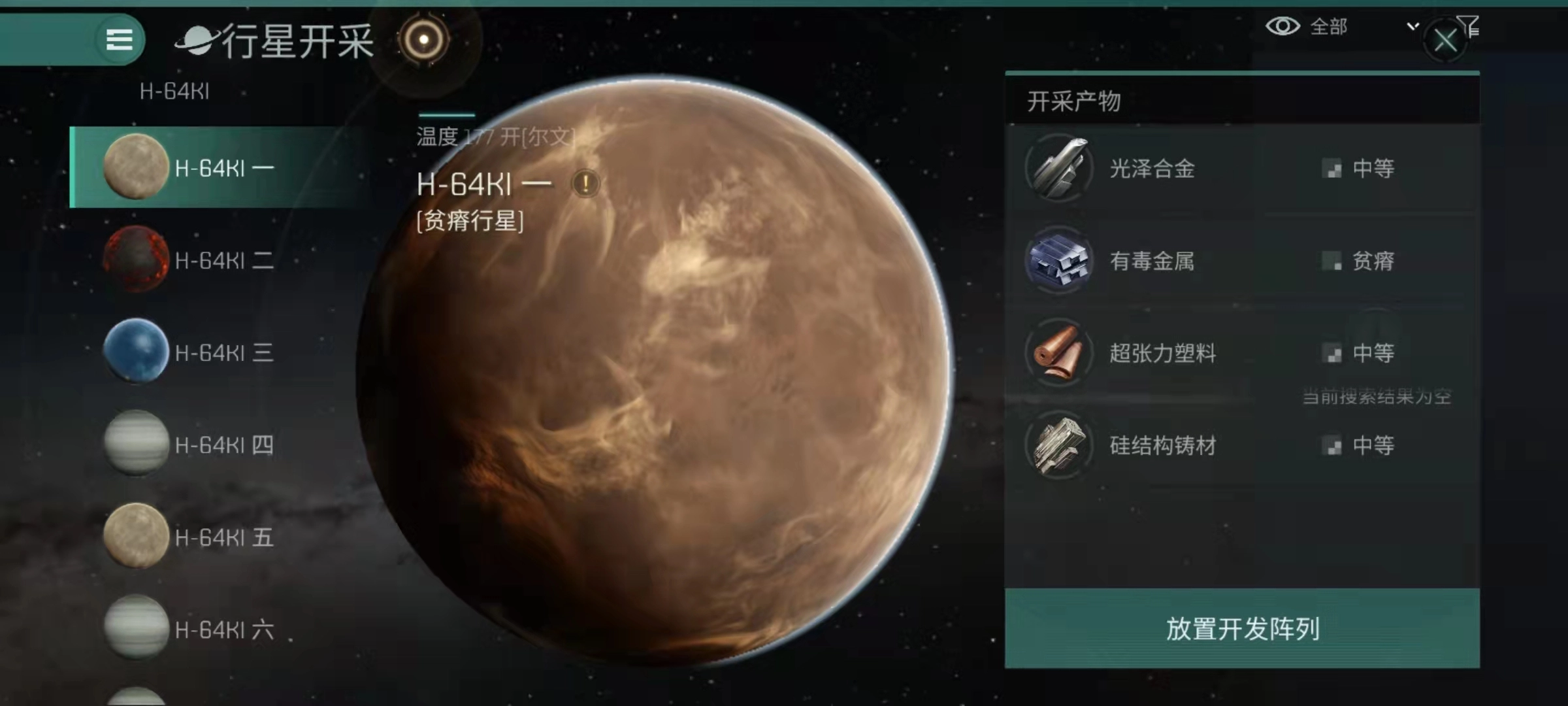1568x706 pixels.
Task: Click the 超张力塑料 resource icon
Action: point(1058,353)
